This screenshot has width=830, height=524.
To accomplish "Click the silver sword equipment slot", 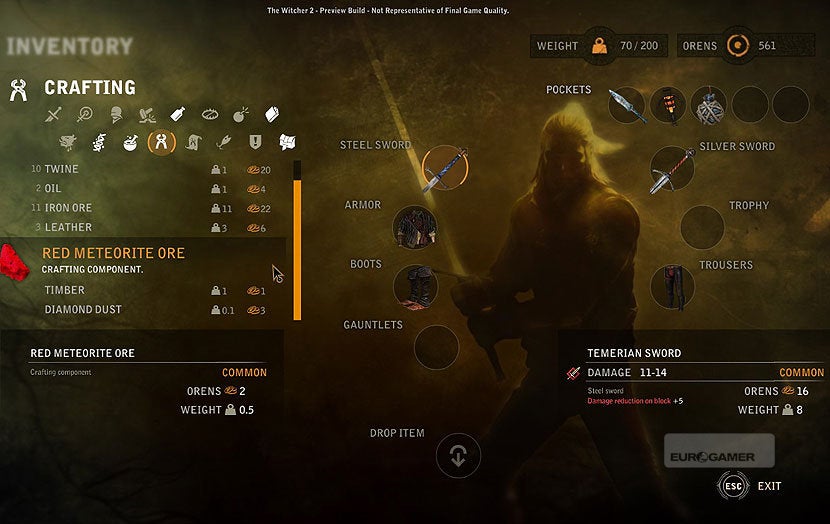I will (x=672, y=169).
